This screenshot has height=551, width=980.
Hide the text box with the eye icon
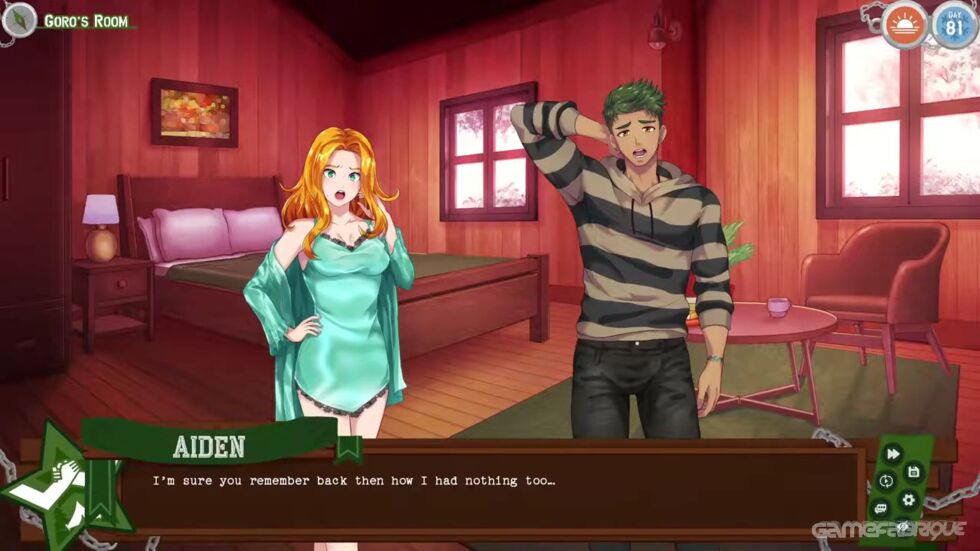pos(902,527)
